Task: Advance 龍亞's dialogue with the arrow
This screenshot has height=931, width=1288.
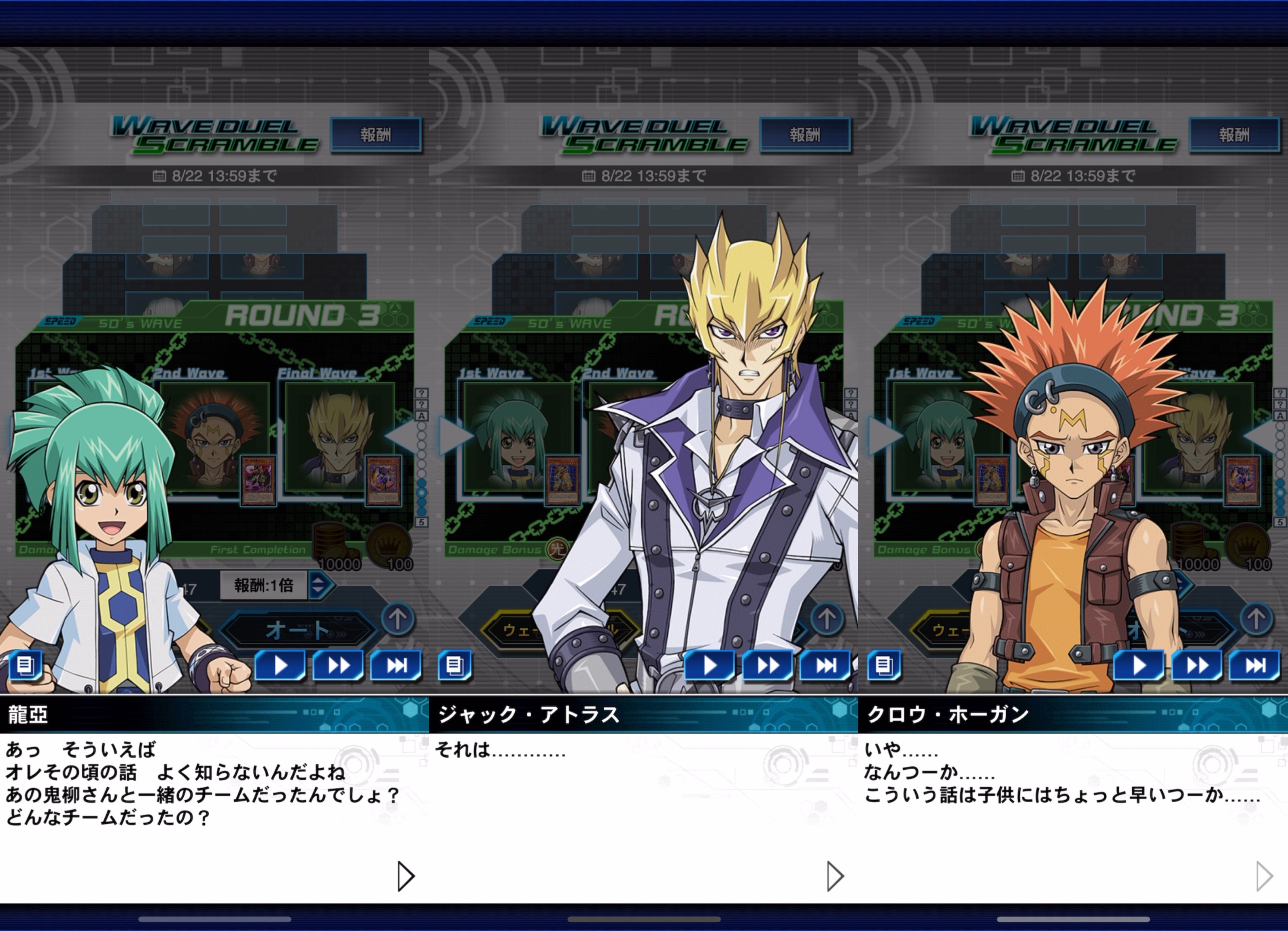Action: [x=405, y=876]
